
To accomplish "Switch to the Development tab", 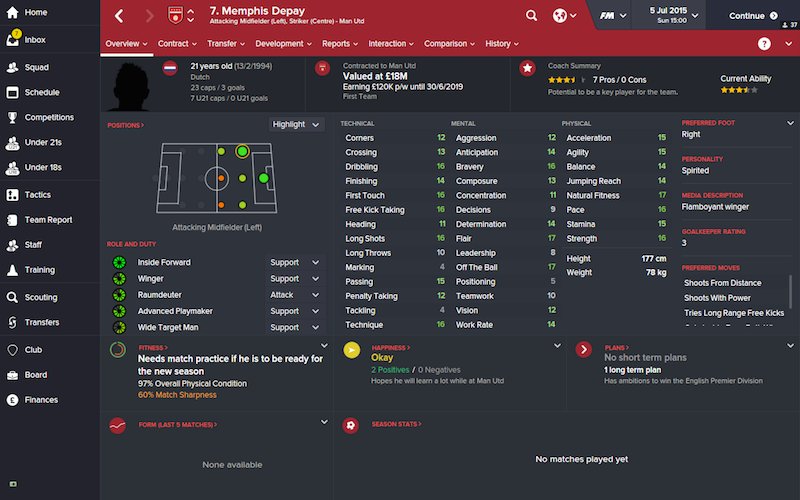I will [283, 44].
